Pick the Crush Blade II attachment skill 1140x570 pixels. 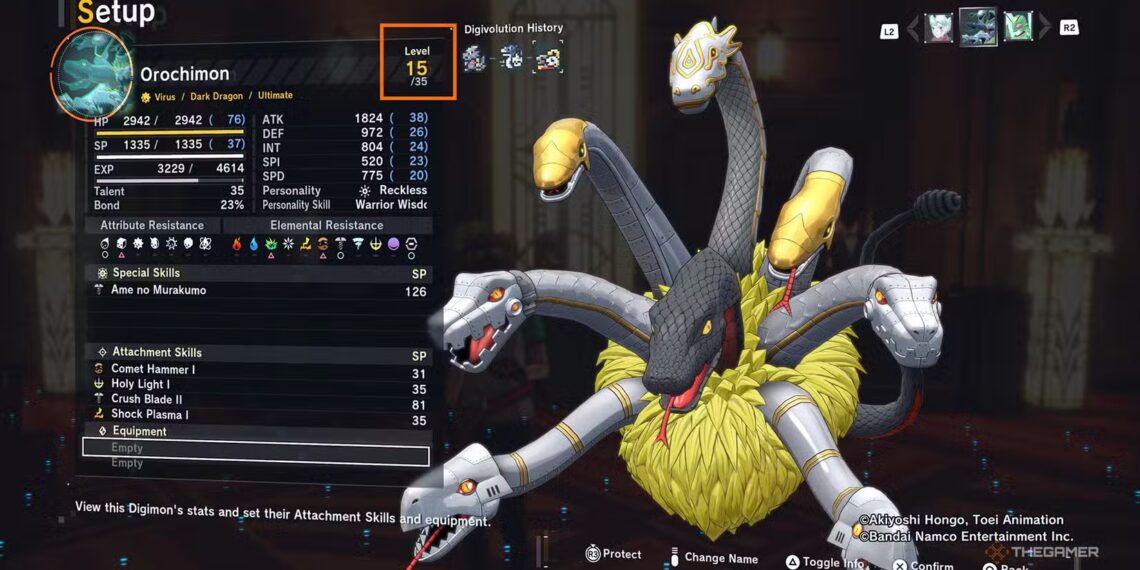[147, 400]
